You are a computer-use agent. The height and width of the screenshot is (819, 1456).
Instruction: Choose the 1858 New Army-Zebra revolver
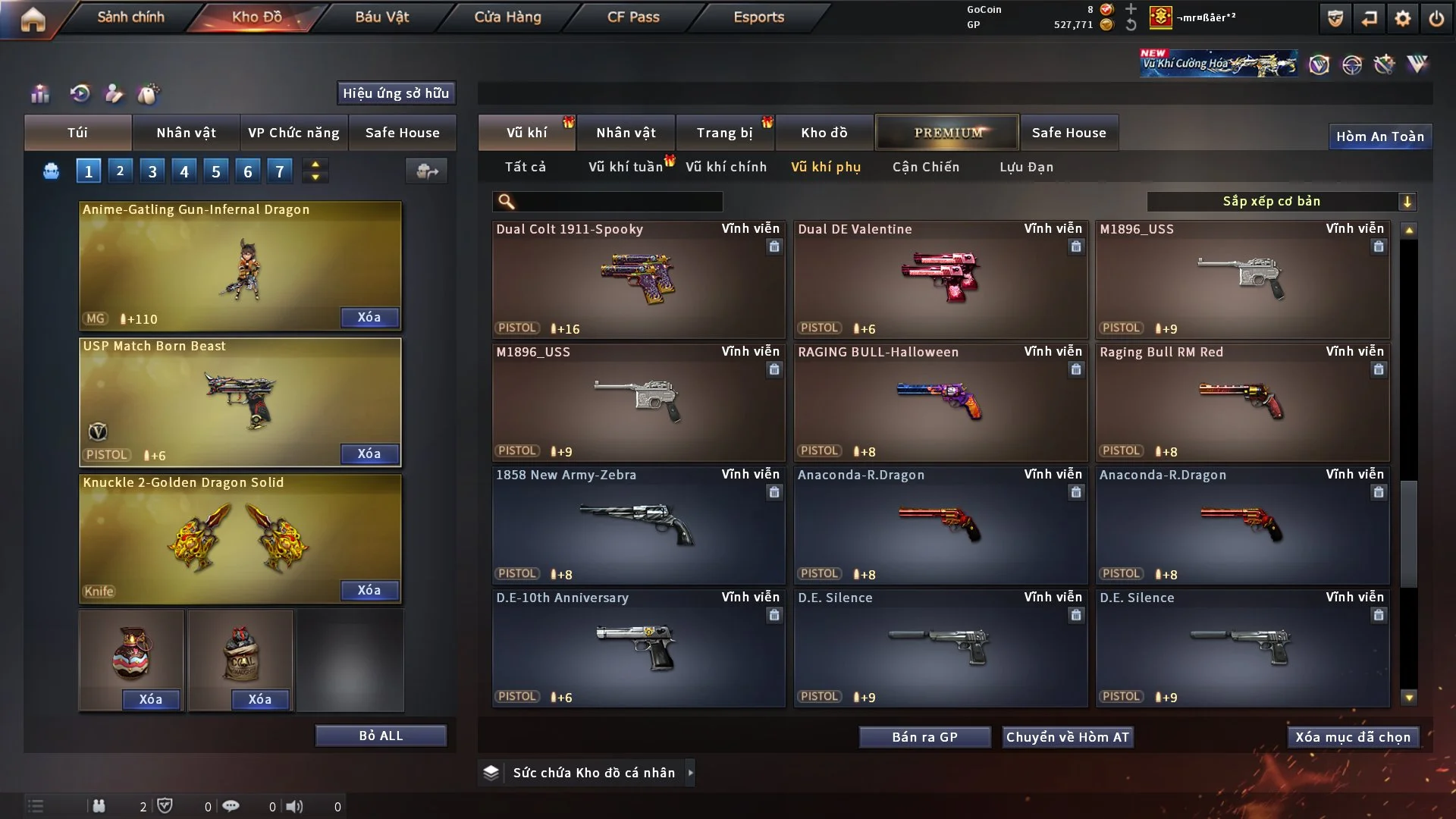638,525
